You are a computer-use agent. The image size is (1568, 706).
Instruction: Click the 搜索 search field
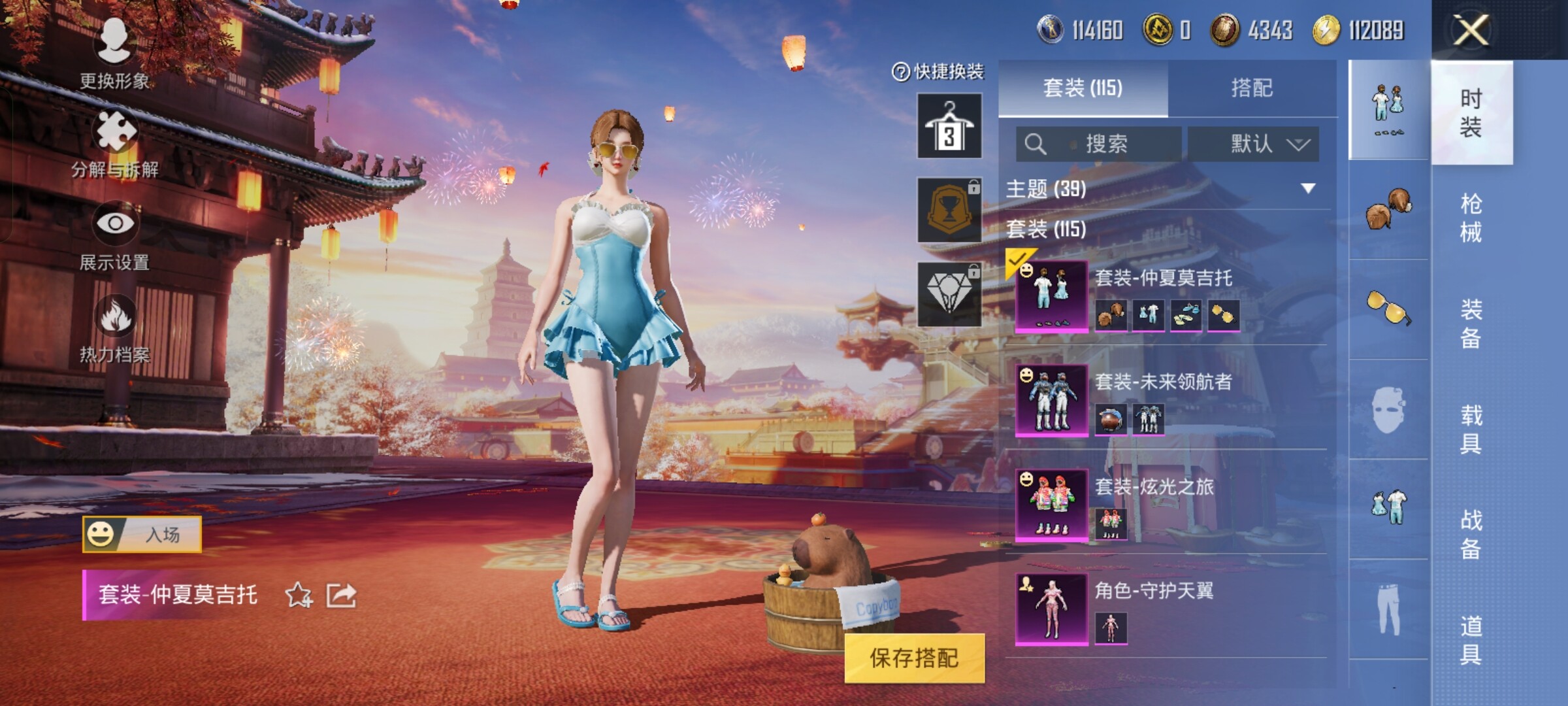pyautogui.click(x=1099, y=144)
